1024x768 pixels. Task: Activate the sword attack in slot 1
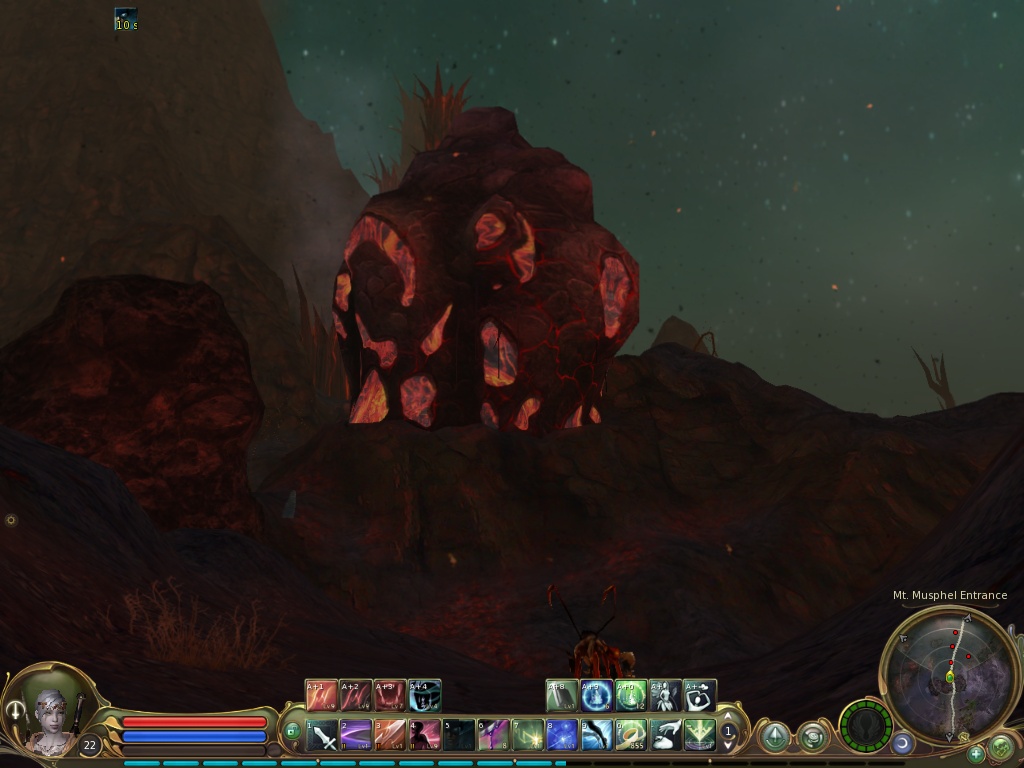tap(323, 736)
